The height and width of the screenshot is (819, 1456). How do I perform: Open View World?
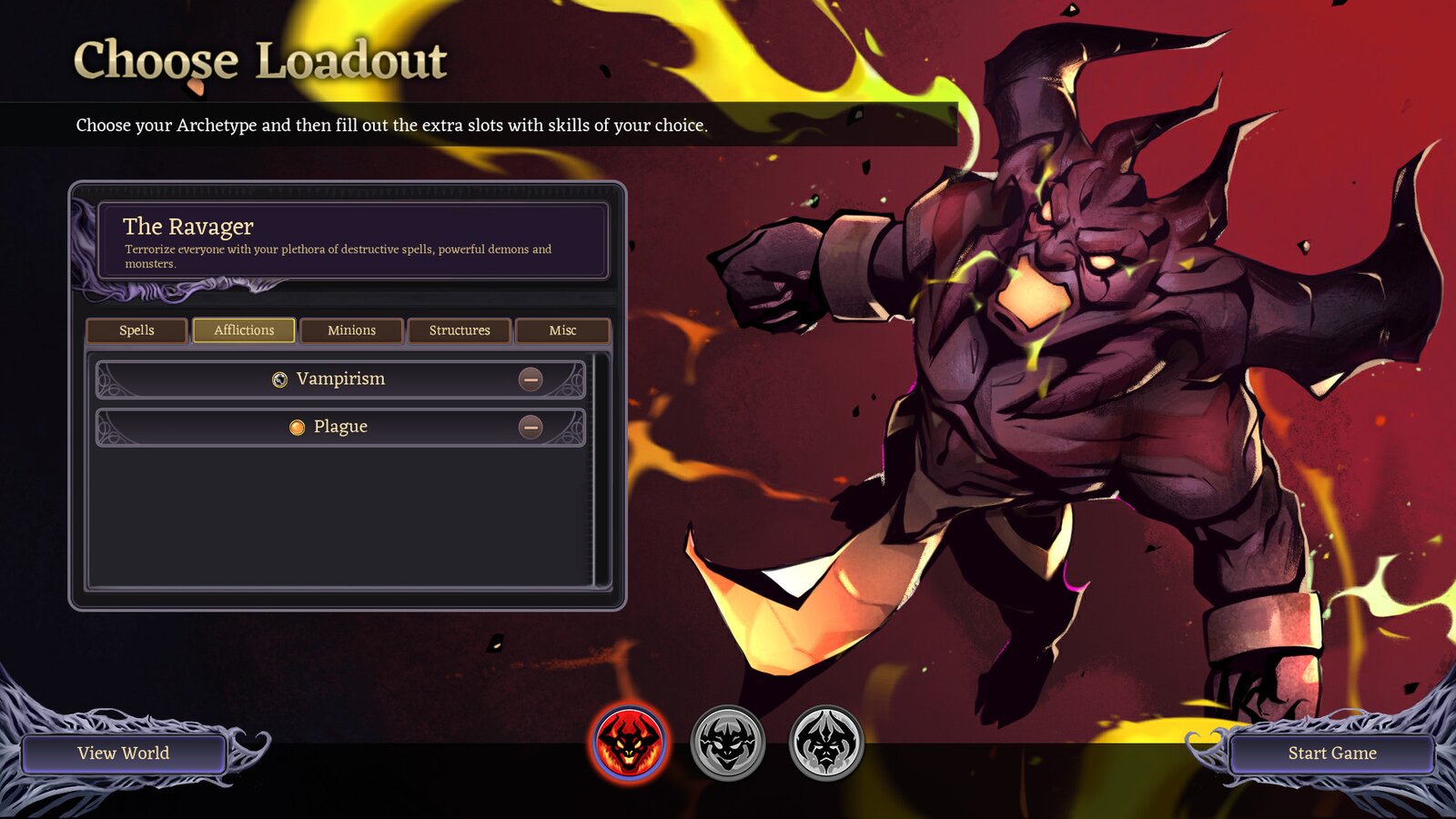125,753
